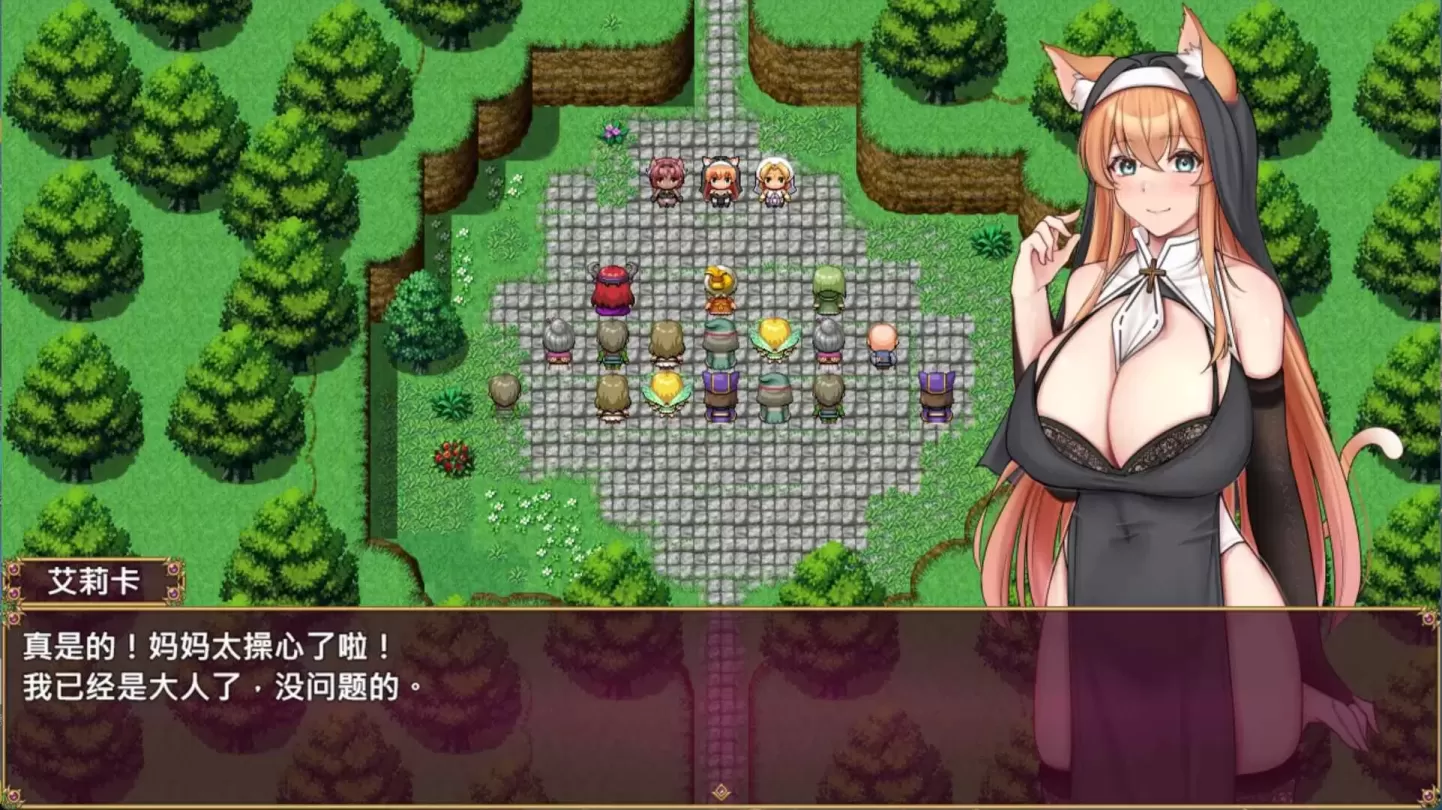The height and width of the screenshot is (810, 1442).
Task: Select the blonde nun villager sprite
Action: pos(774,182)
